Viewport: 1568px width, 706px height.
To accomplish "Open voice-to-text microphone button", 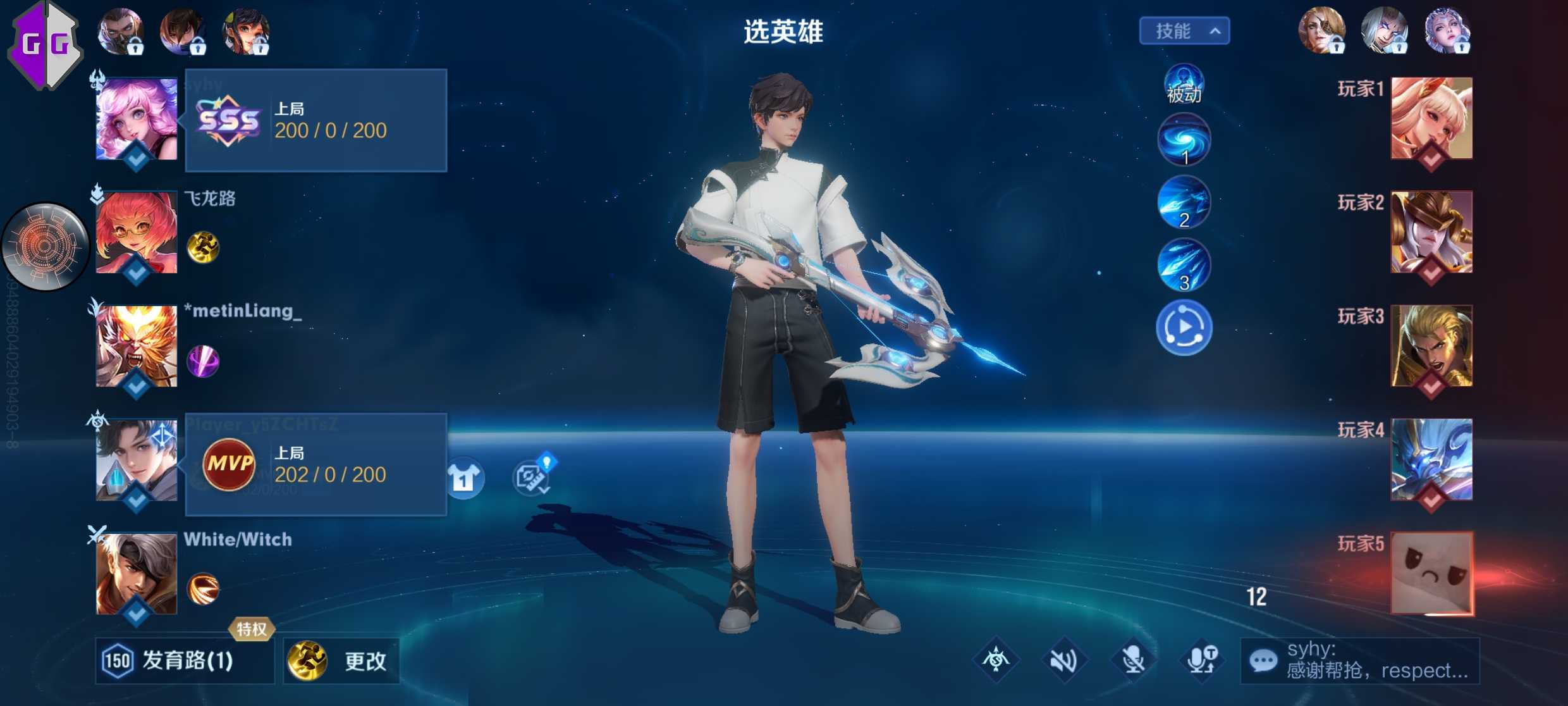I will pos(1202,660).
